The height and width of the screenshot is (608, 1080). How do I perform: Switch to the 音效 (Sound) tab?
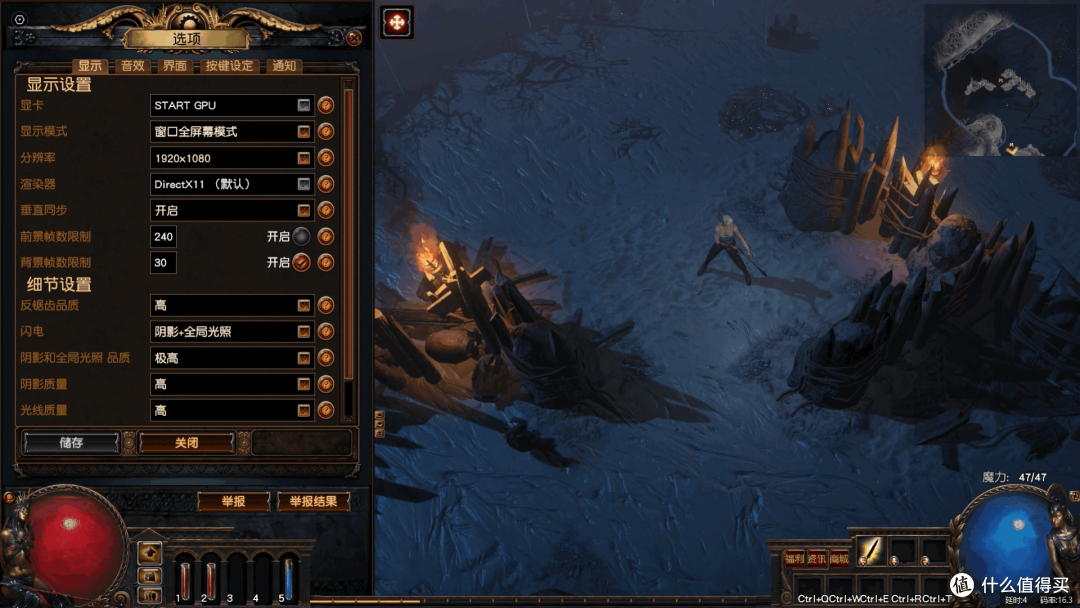pyautogui.click(x=133, y=66)
